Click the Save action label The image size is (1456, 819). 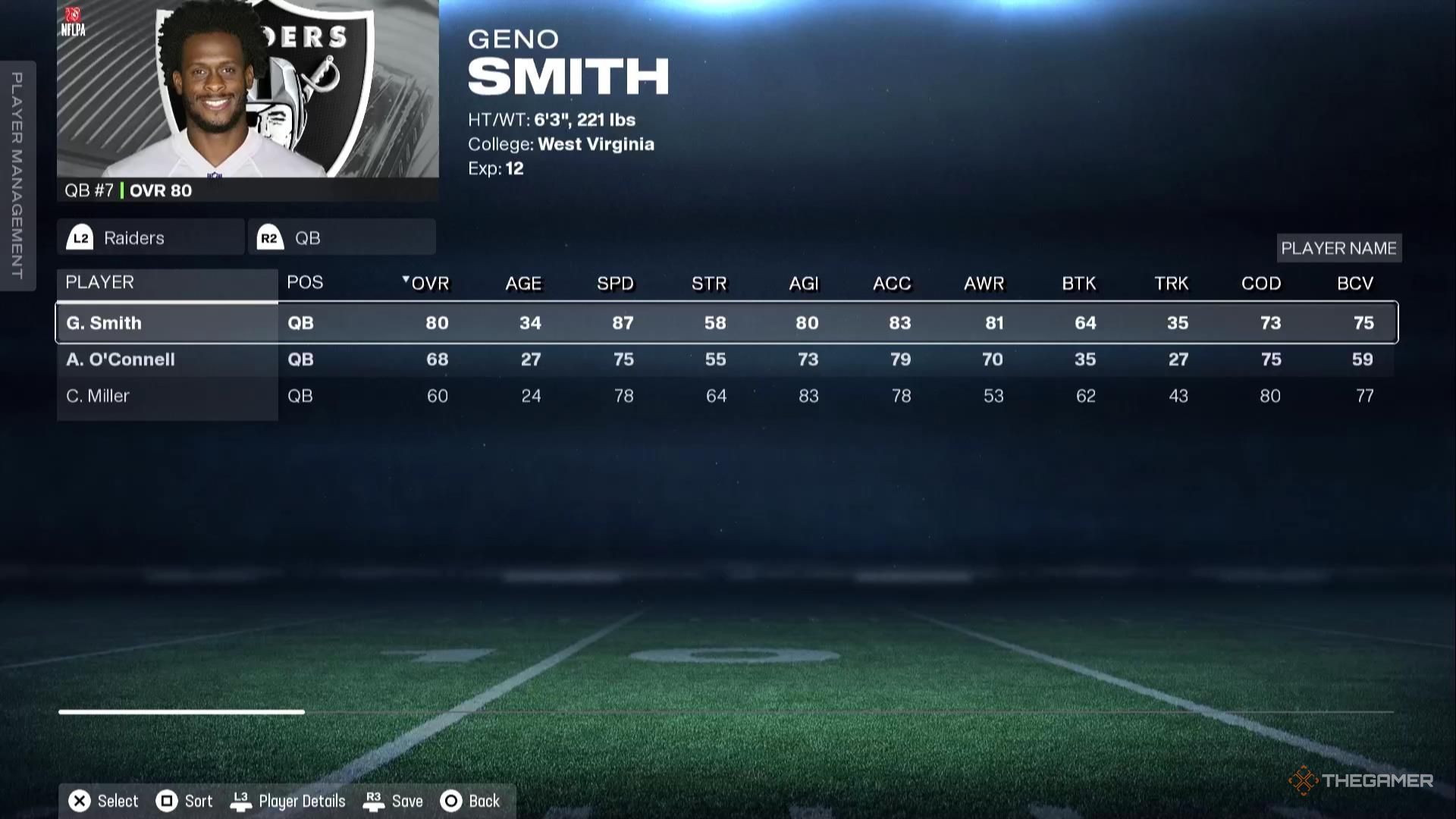(407, 801)
